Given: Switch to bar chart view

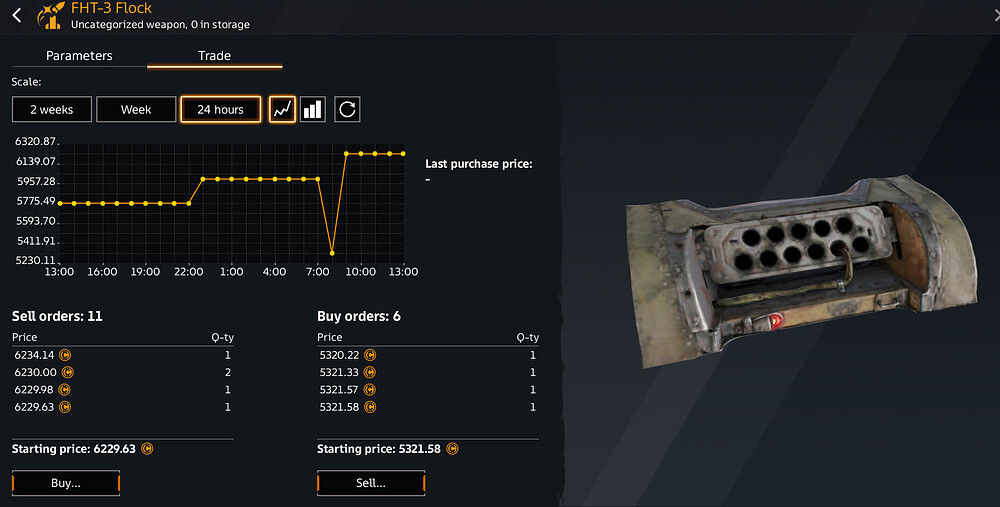Looking at the screenshot, I should [313, 109].
